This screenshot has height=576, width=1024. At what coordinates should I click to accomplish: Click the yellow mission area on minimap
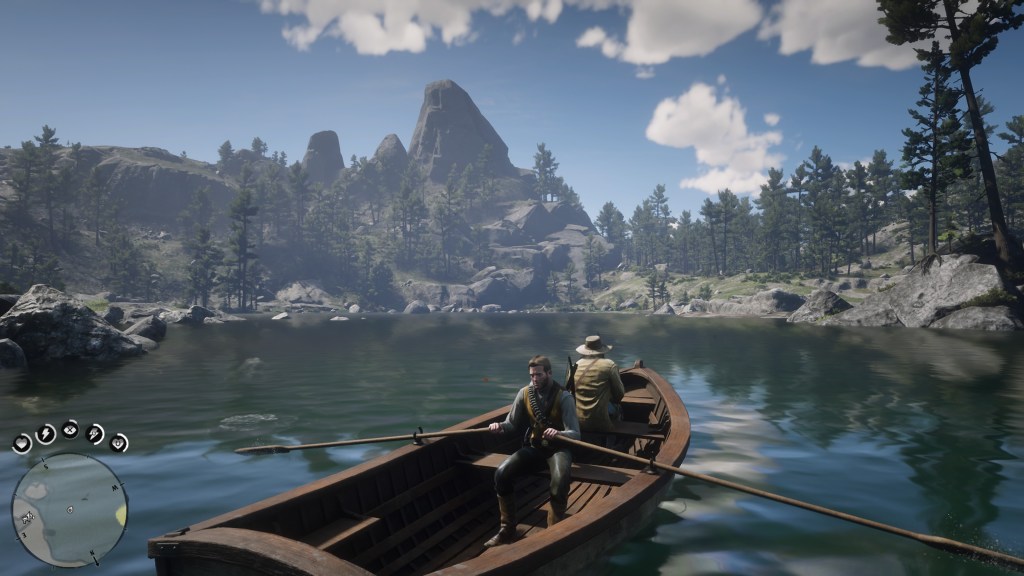click(121, 514)
